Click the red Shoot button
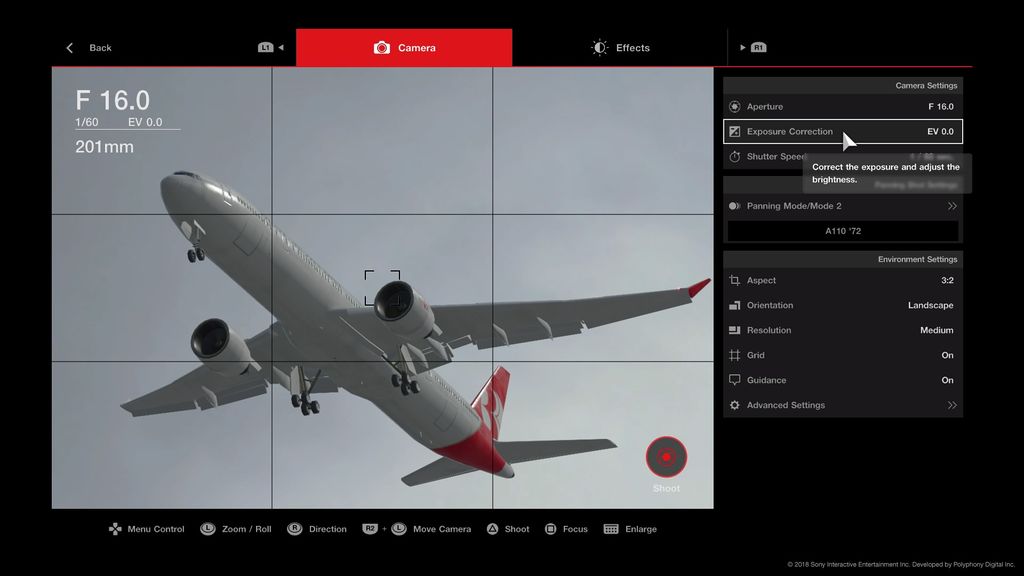1024x576 pixels. pos(666,458)
